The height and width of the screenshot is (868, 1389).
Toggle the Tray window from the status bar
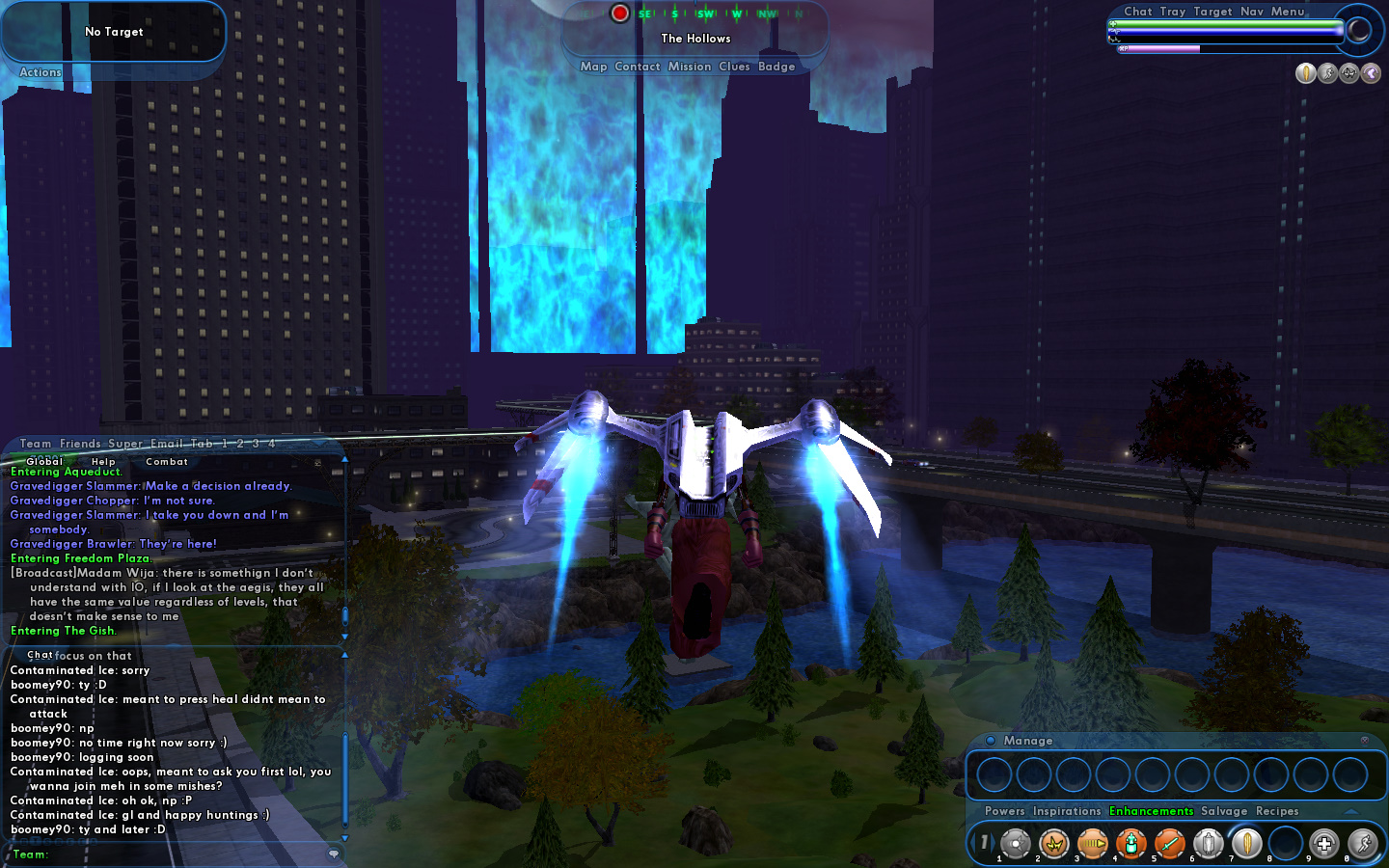tap(1172, 12)
